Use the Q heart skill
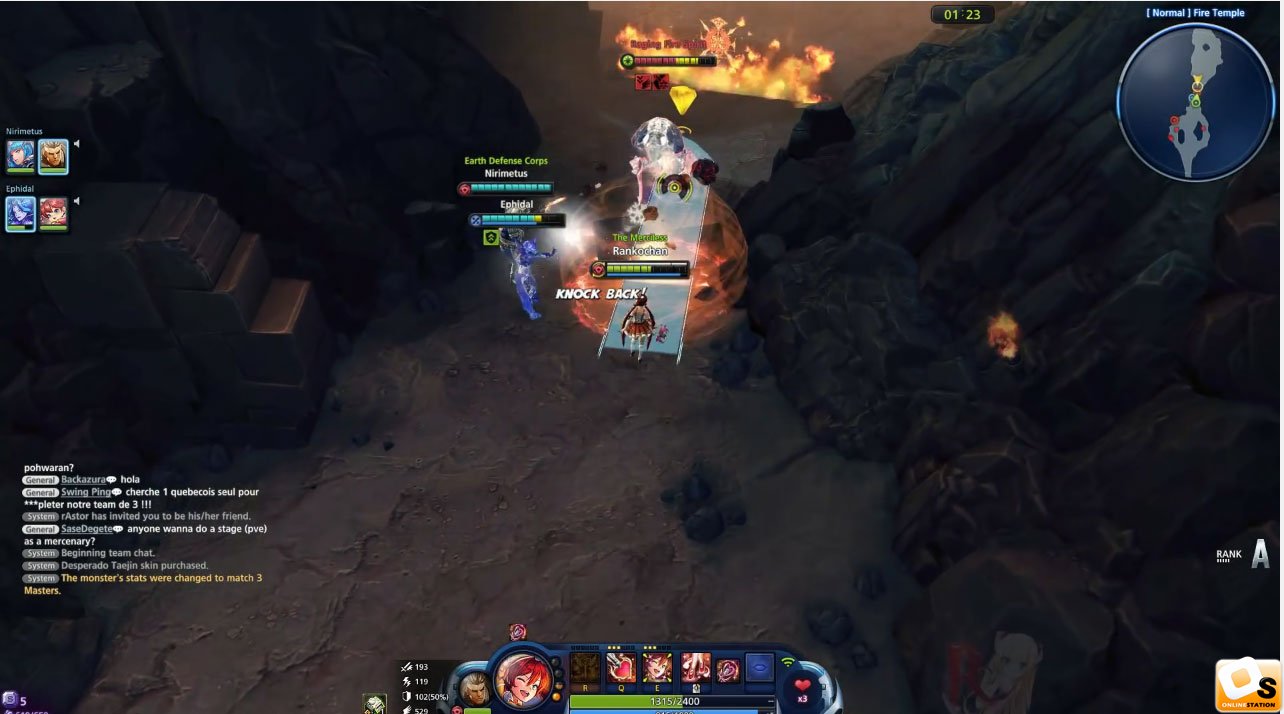The image size is (1284, 714). 621,668
